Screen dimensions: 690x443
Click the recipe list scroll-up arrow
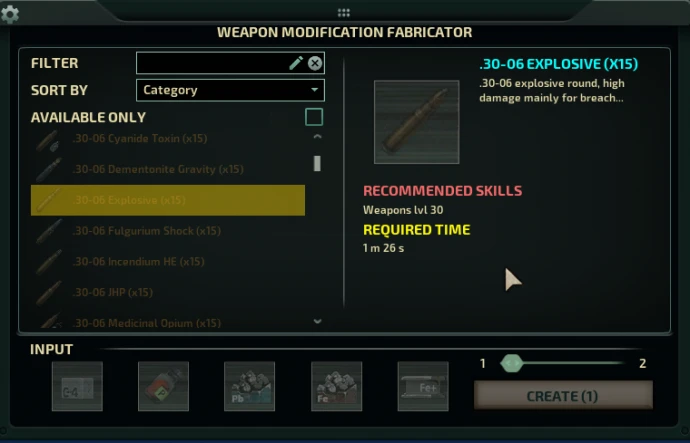coord(317,137)
